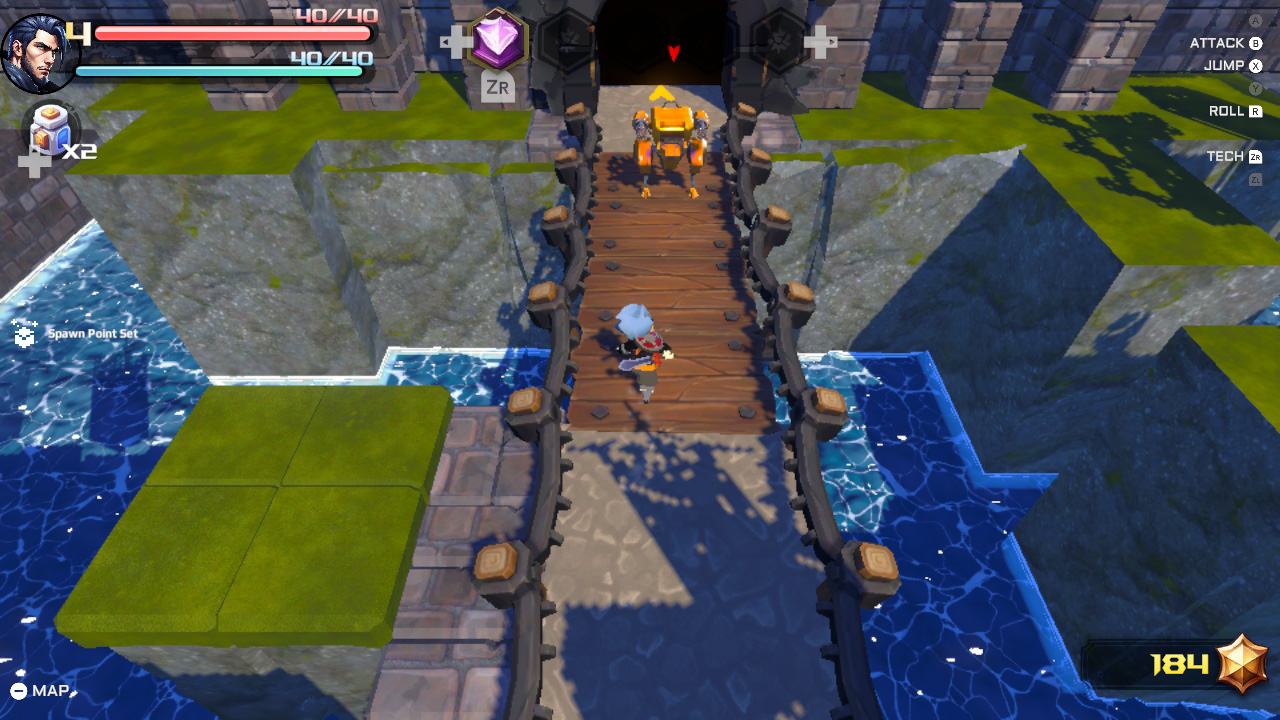Click the JUMP X button prompt
This screenshot has height=720, width=1280.
[1232, 66]
